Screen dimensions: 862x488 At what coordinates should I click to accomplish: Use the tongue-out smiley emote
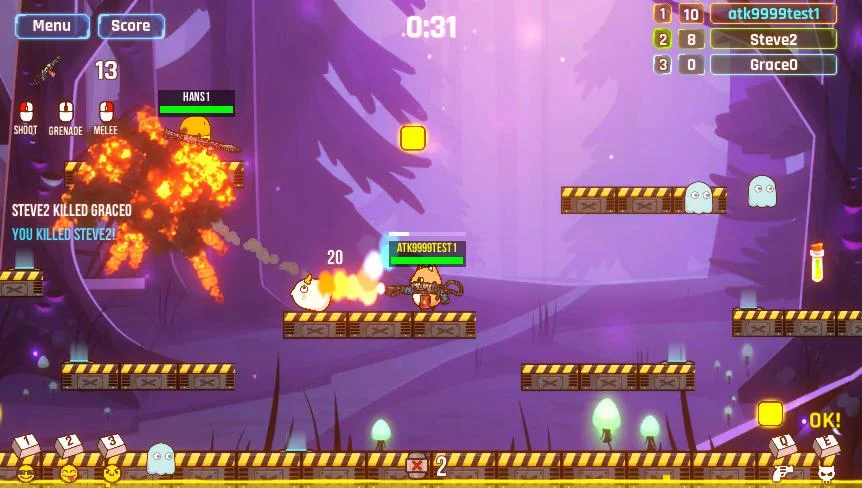69,471
